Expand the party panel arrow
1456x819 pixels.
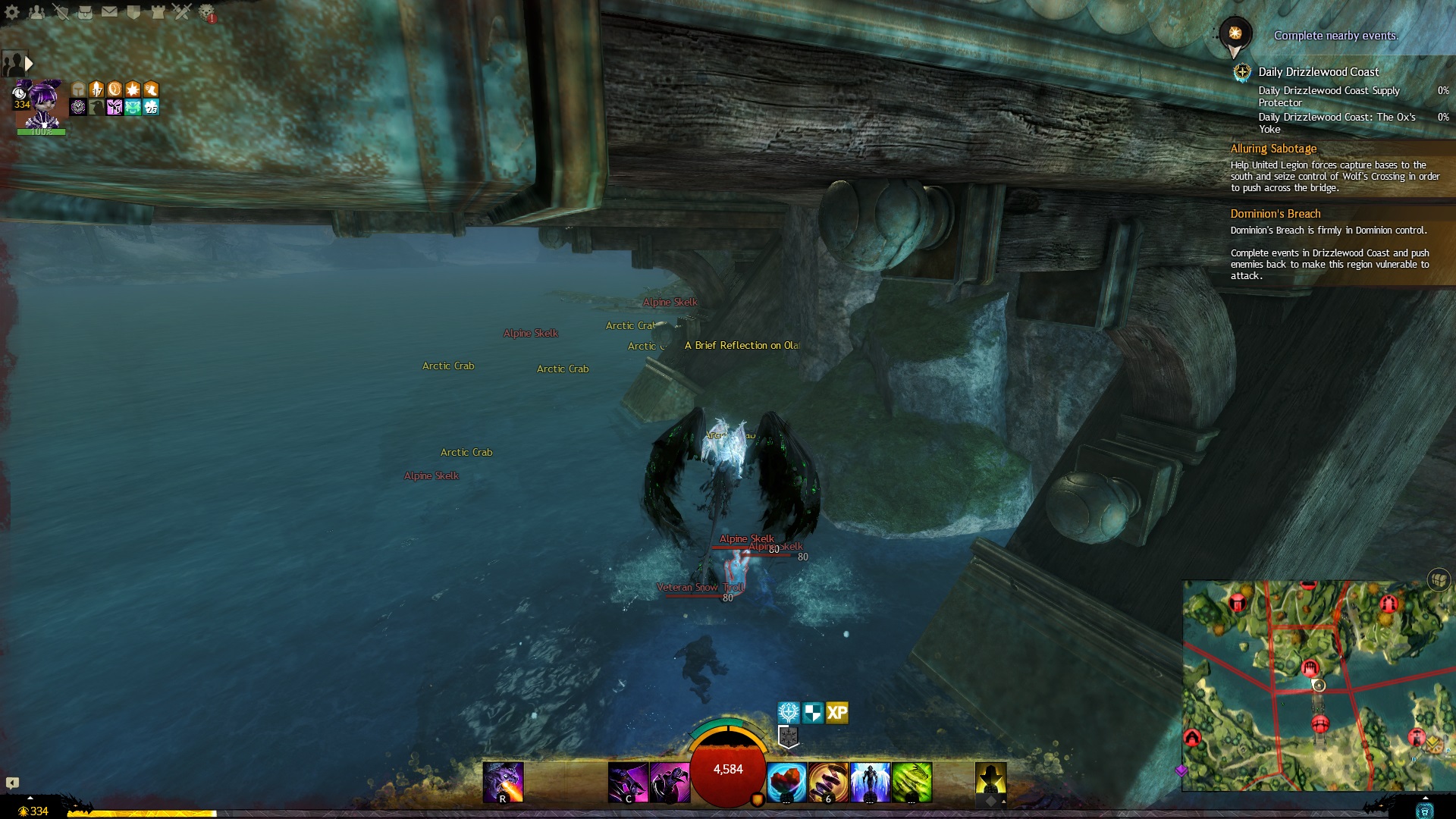pyautogui.click(x=29, y=64)
